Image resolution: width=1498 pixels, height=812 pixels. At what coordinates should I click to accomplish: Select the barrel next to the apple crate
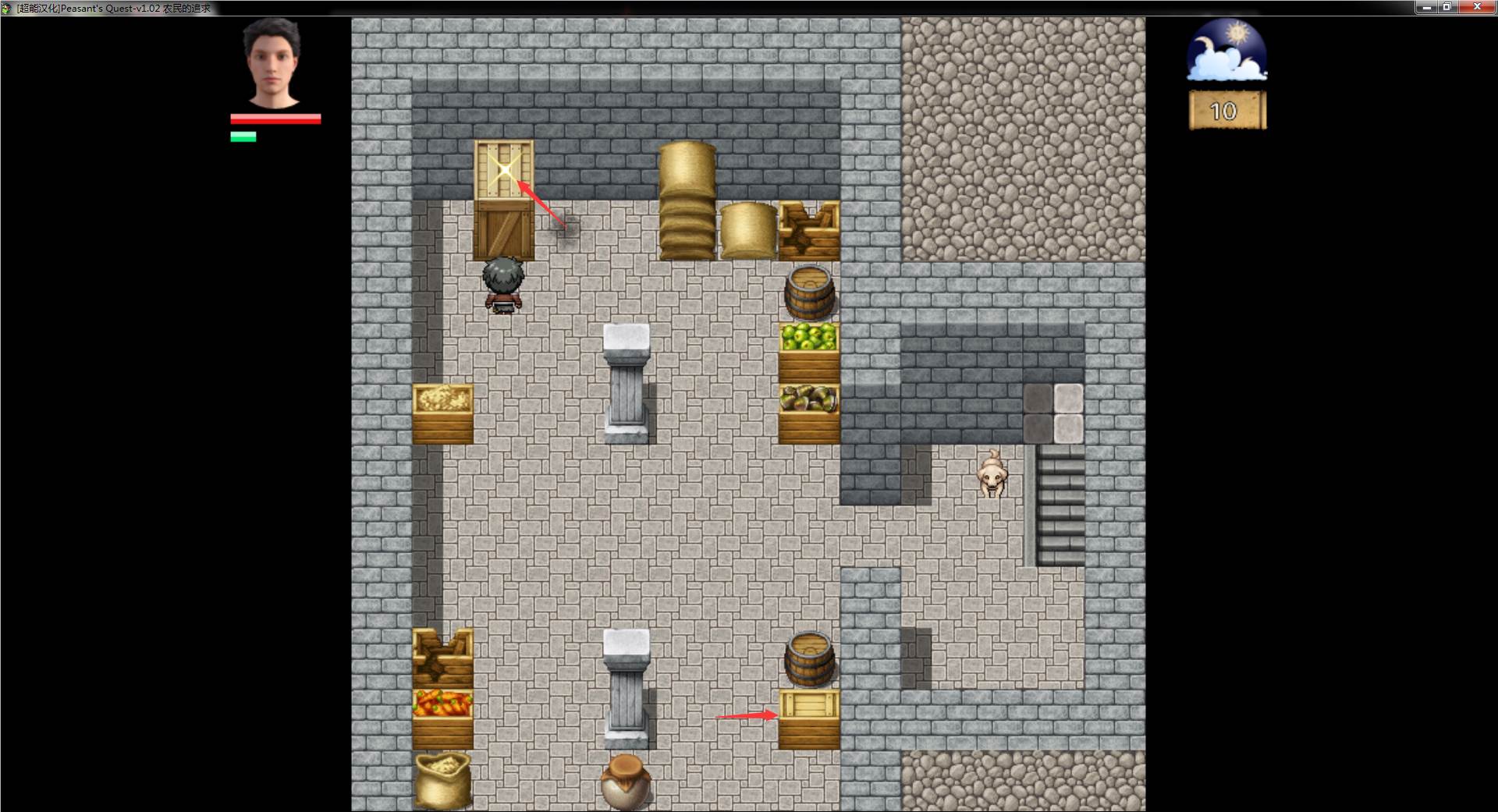coord(809,293)
